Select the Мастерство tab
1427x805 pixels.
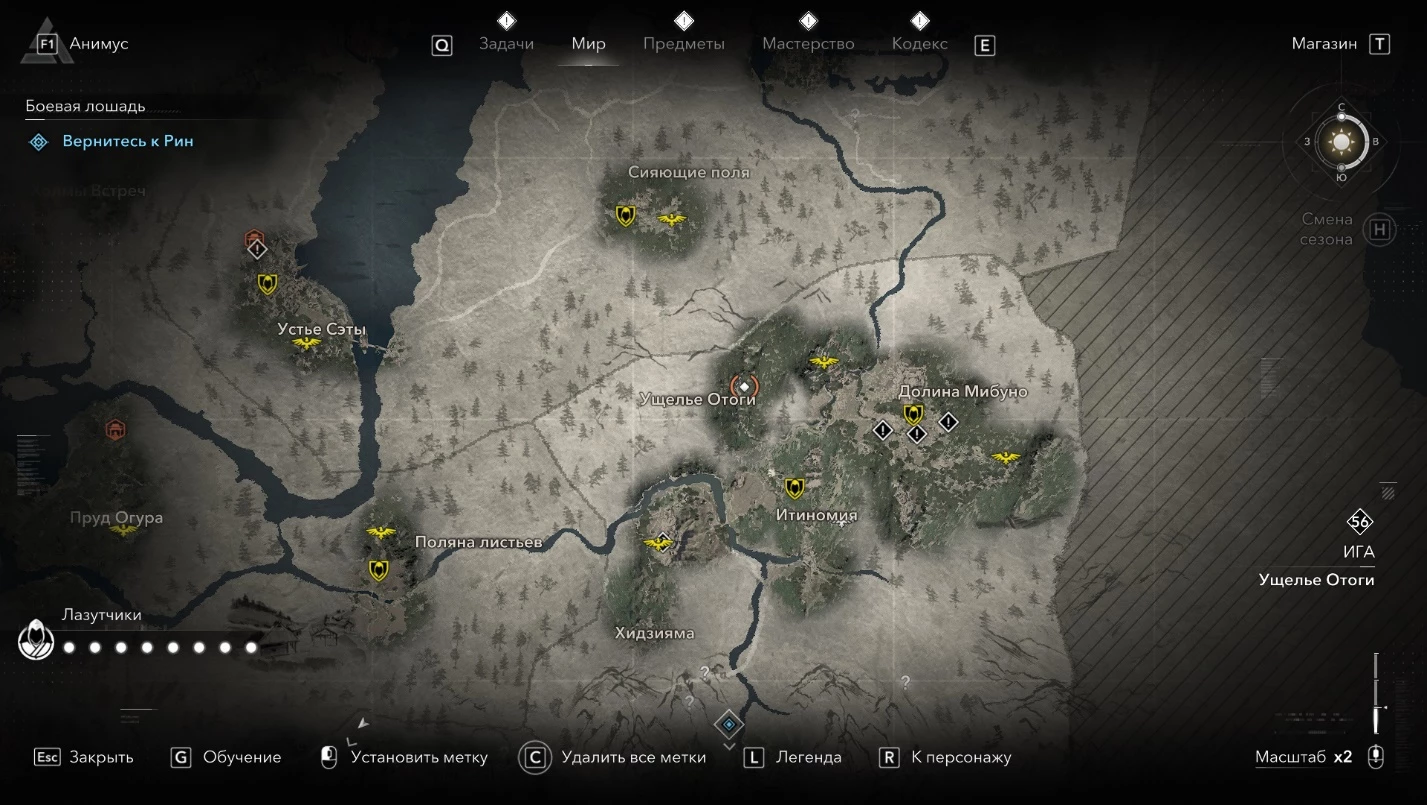click(808, 44)
